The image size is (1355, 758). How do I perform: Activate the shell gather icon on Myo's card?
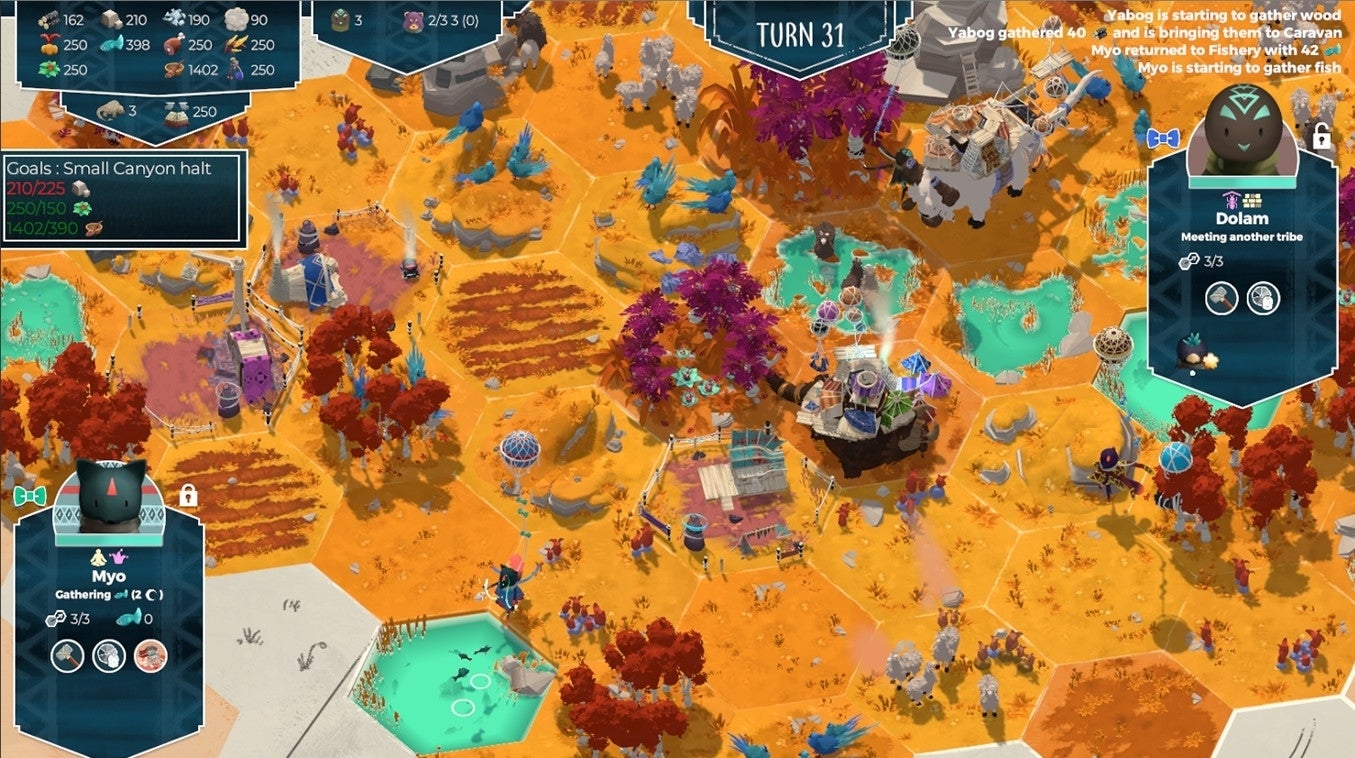pos(109,656)
